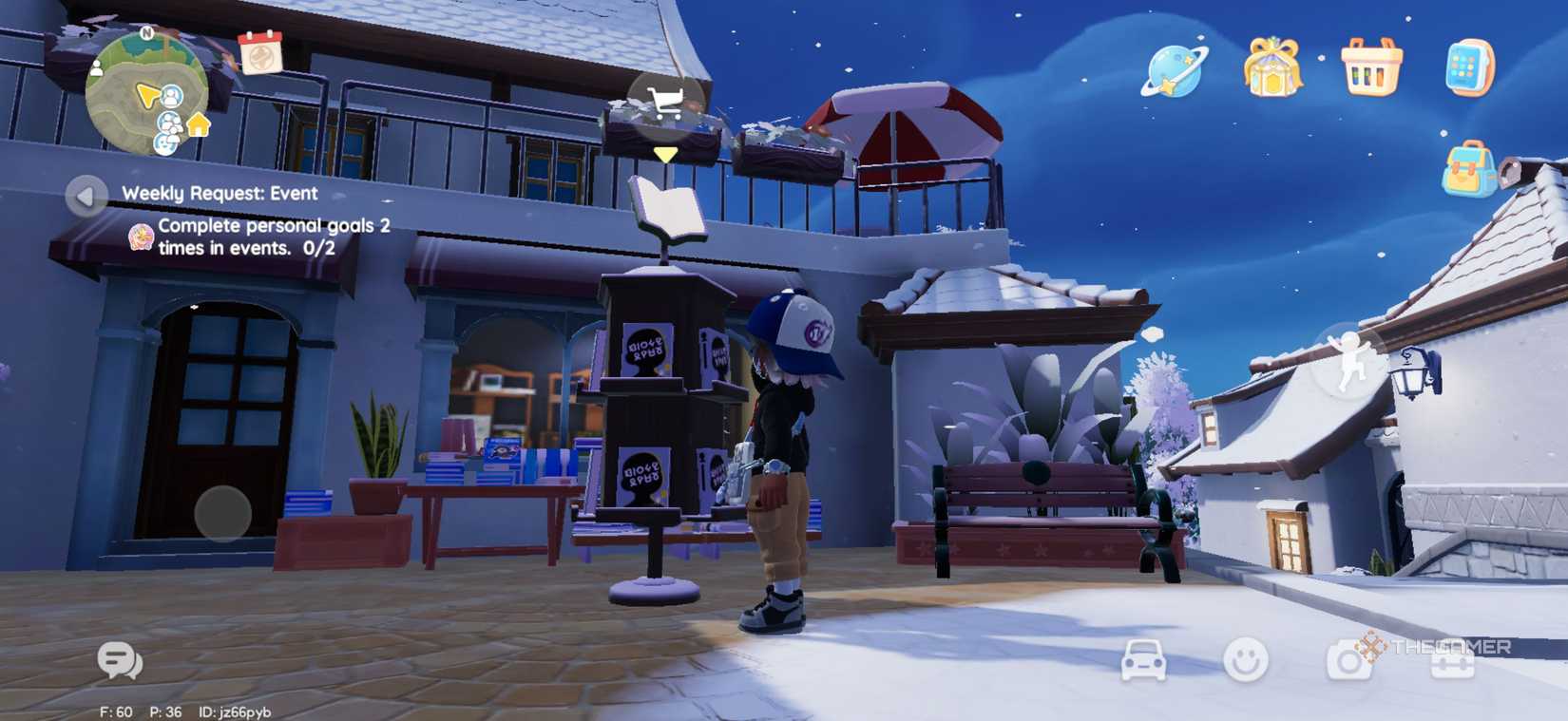
Task: Check off the personal goals 0/2 progress entry
Action: click(x=266, y=236)
